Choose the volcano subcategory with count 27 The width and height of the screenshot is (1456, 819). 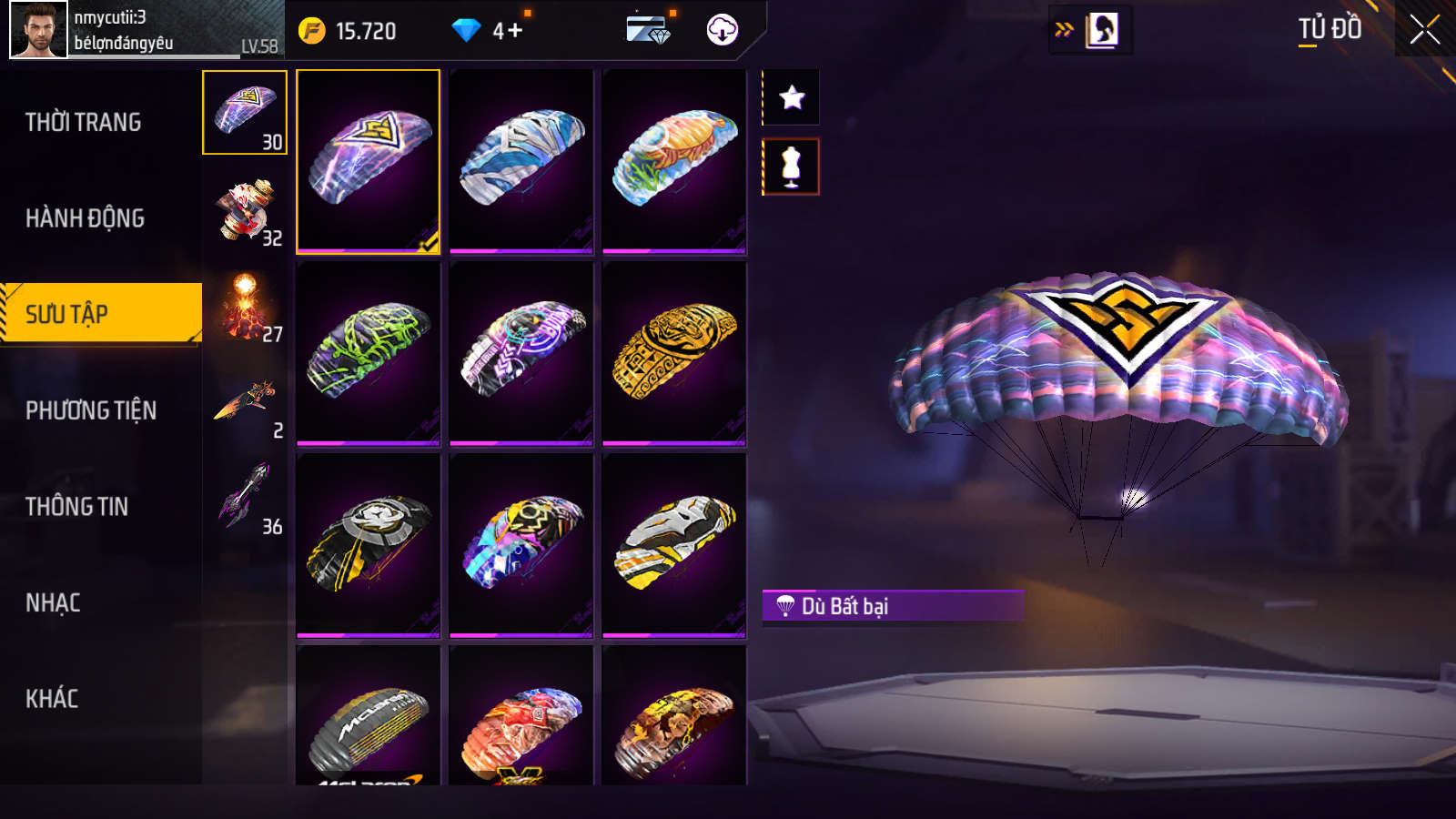[245, 306]
